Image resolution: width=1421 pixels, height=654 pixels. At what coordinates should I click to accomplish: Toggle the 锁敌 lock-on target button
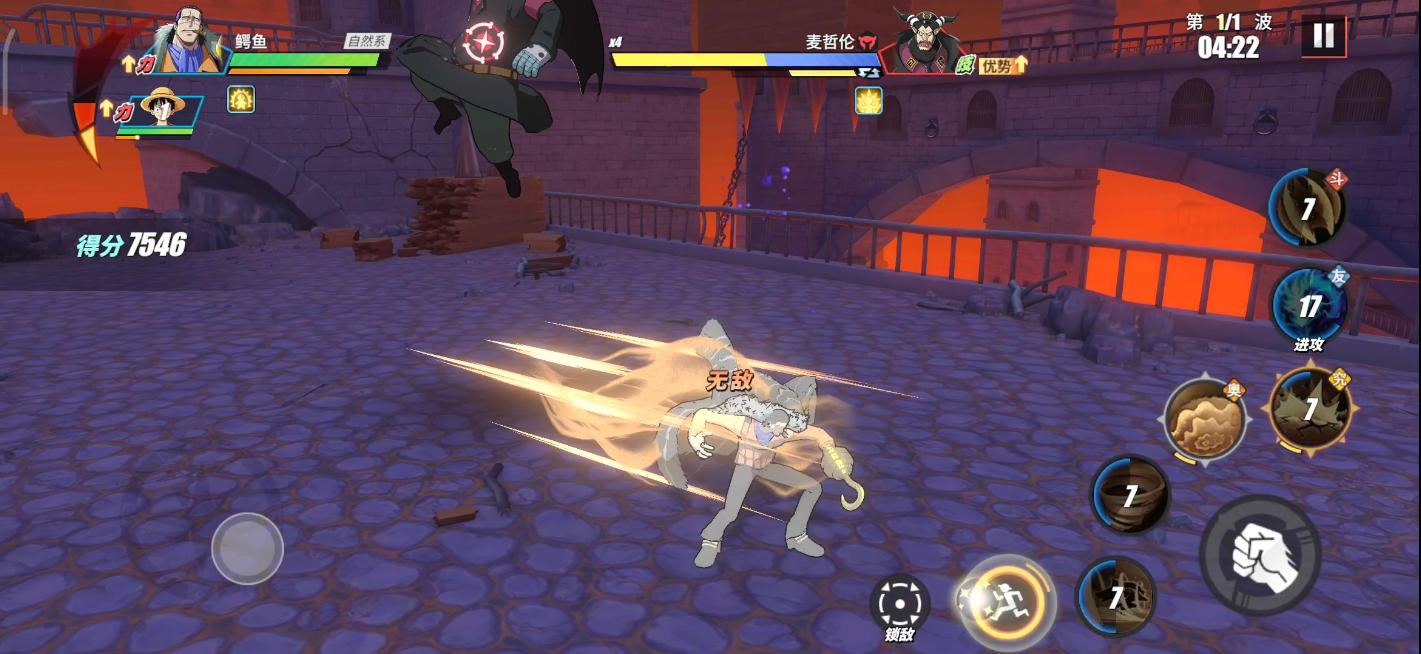tap(899, 604)
